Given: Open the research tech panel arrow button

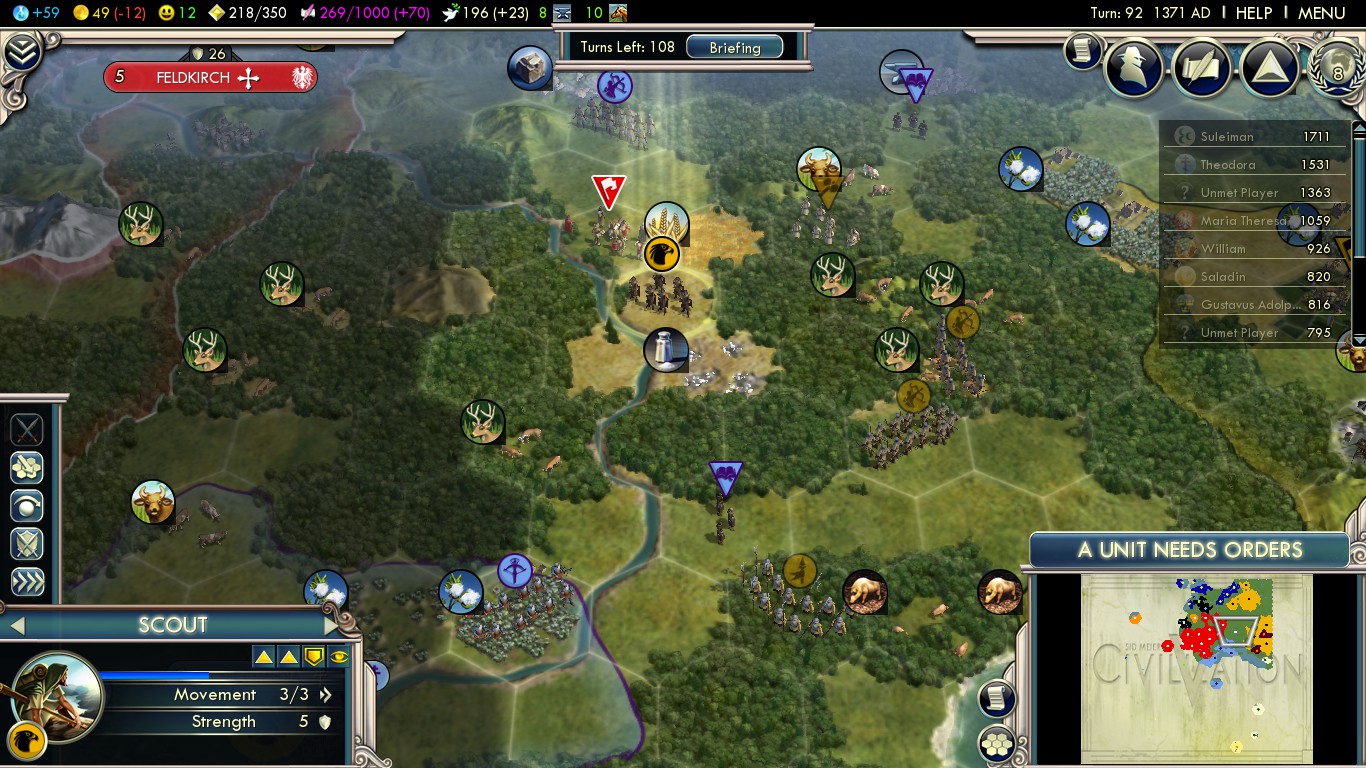Looking at the screenshot, I should point(22,52).
